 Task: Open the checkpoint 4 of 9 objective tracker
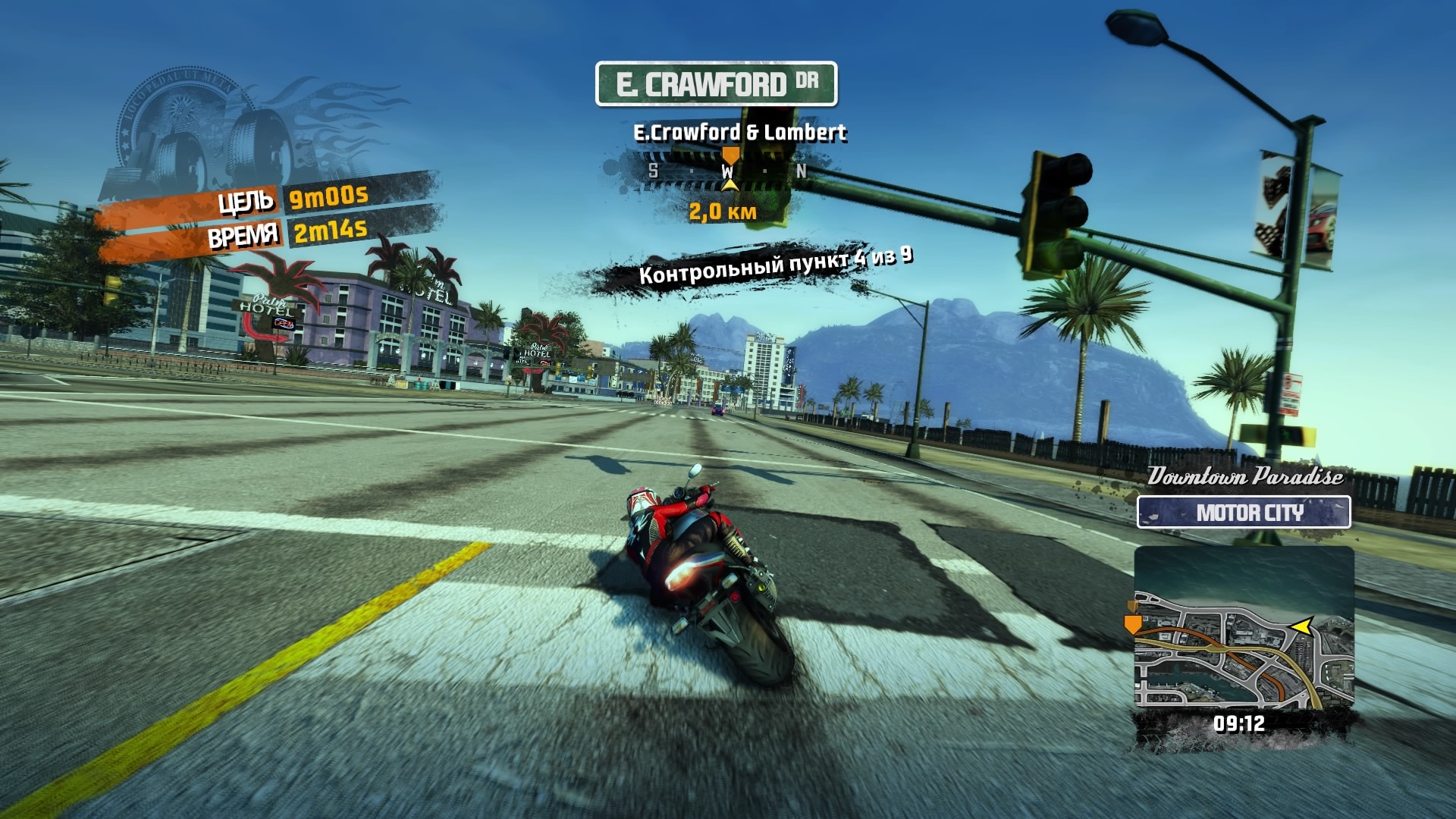773,267
